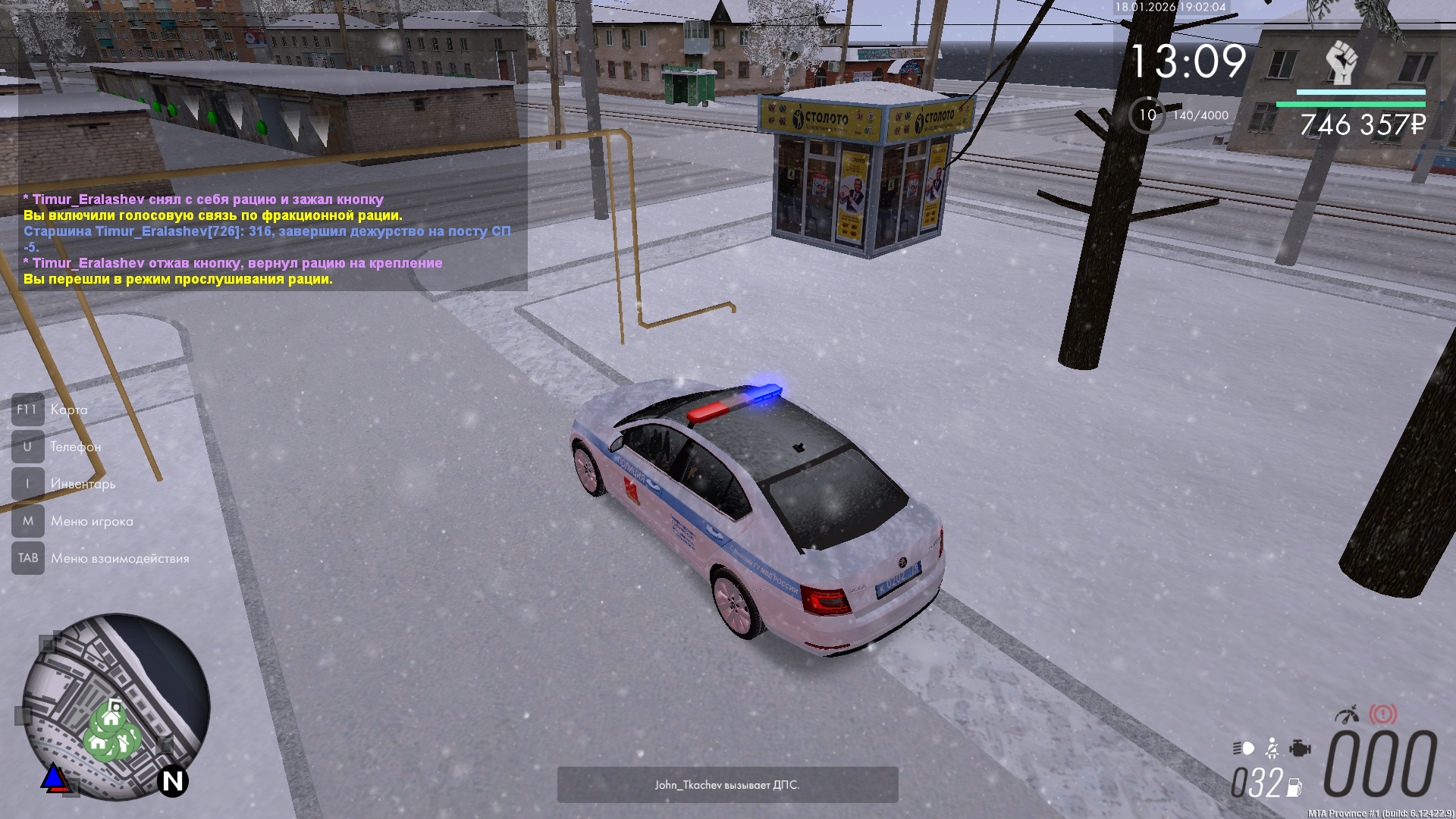1456x819 pixels.
Task: Open the John_Tkachev ДПС call notification
Action: pyautogui.click(x=727, y=785)
